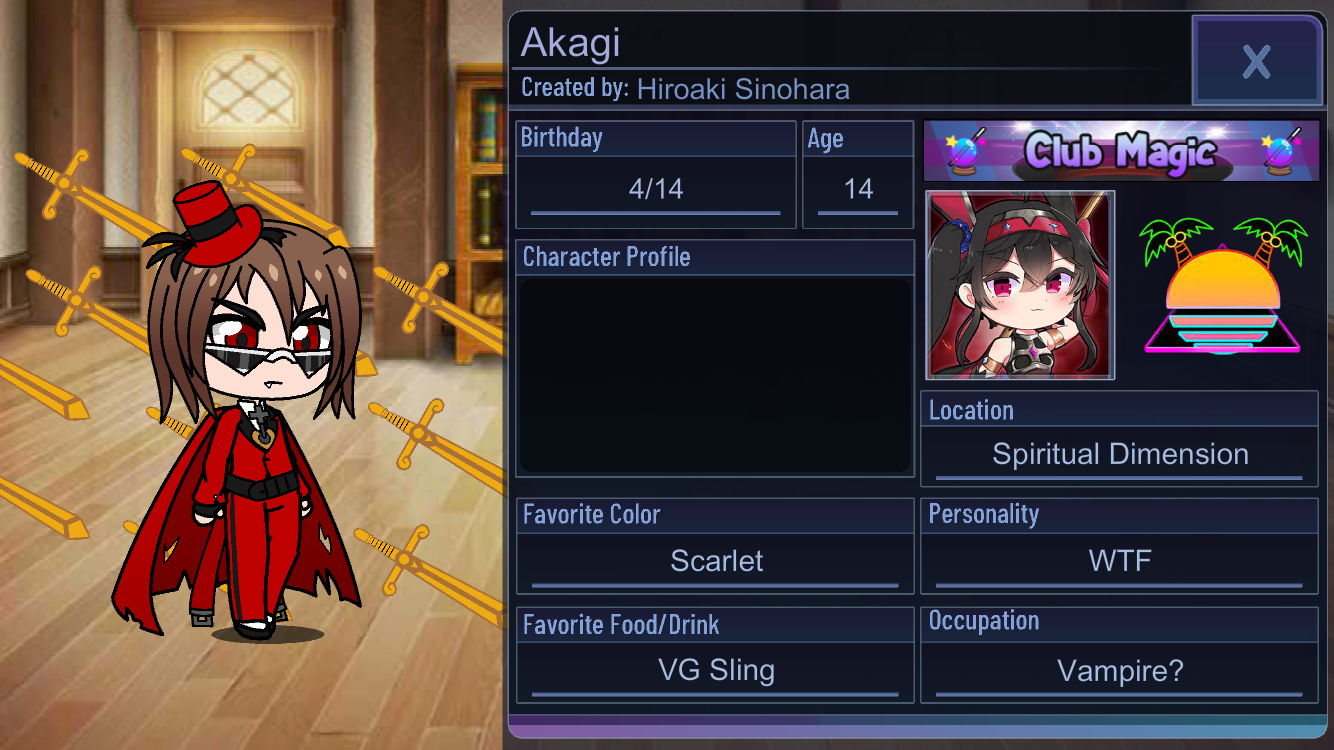
Task: Edit Favorite Food/Drink field VG Sling
Action: 716,670
